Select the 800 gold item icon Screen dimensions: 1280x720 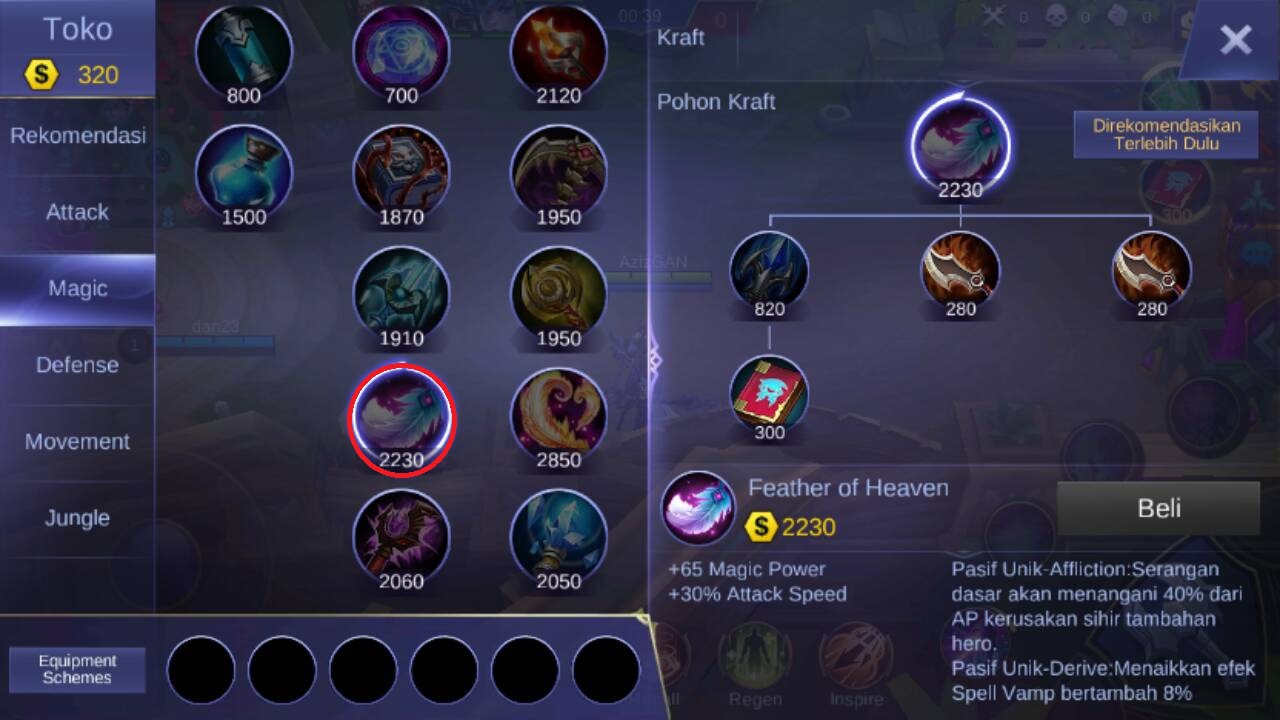point(244,50)
